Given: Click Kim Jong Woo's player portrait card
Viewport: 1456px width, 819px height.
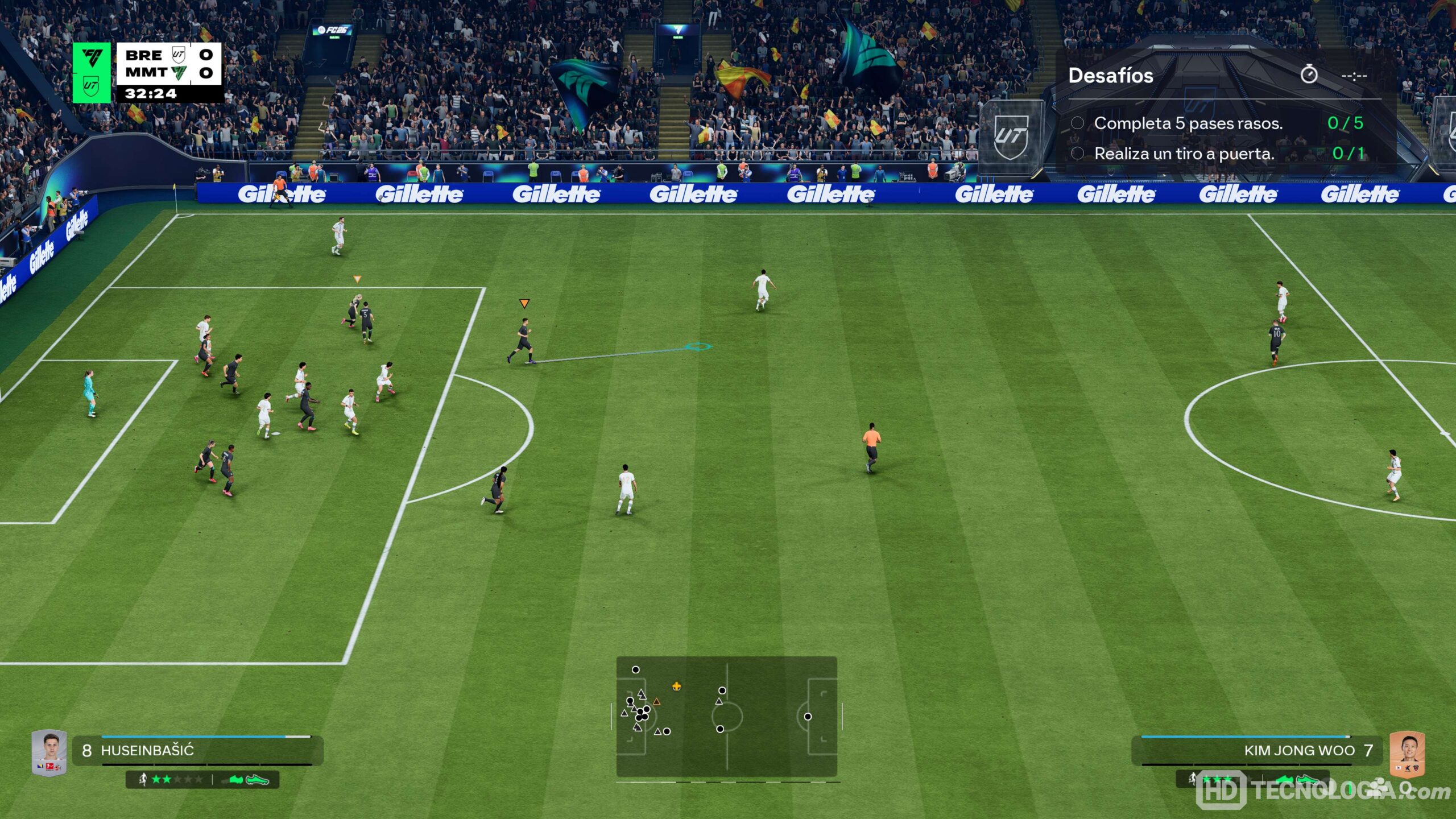Looking at the screenshot, I should click(x=1407, y=753).
